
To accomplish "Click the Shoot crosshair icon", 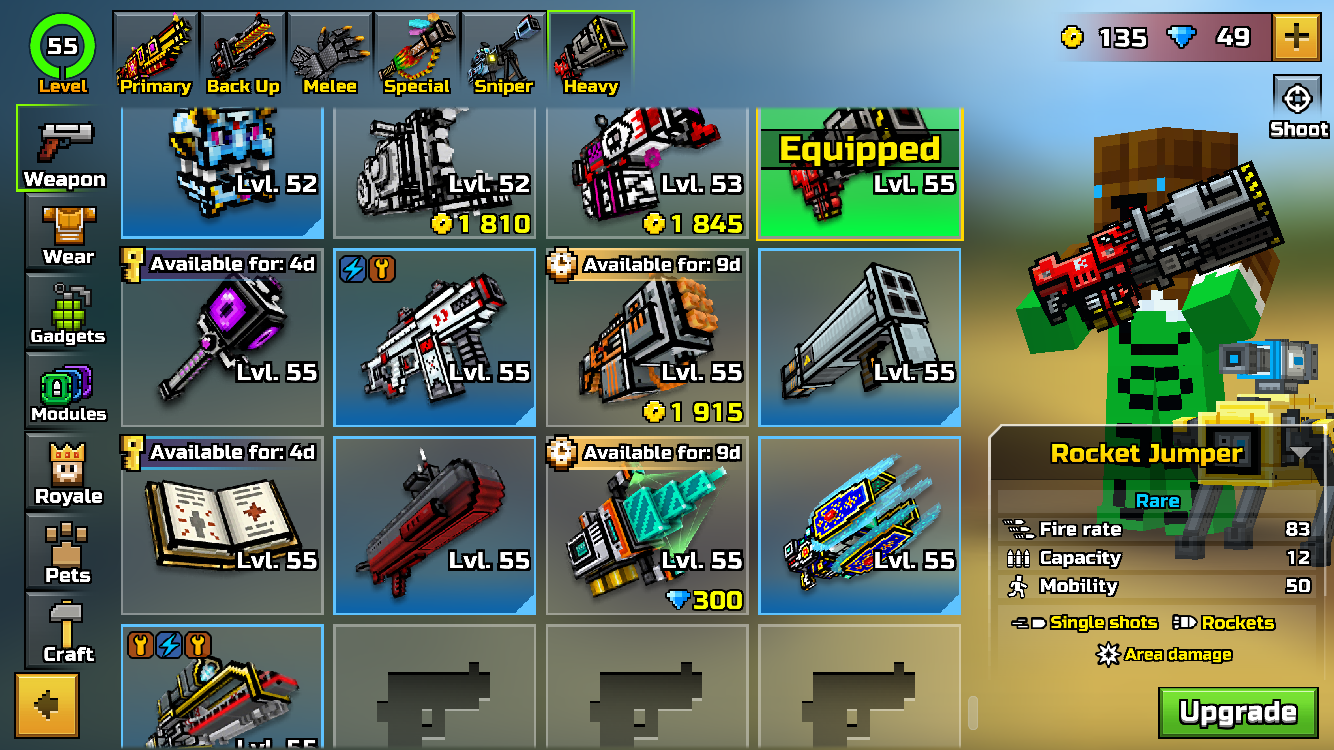I will (1299, 100).
